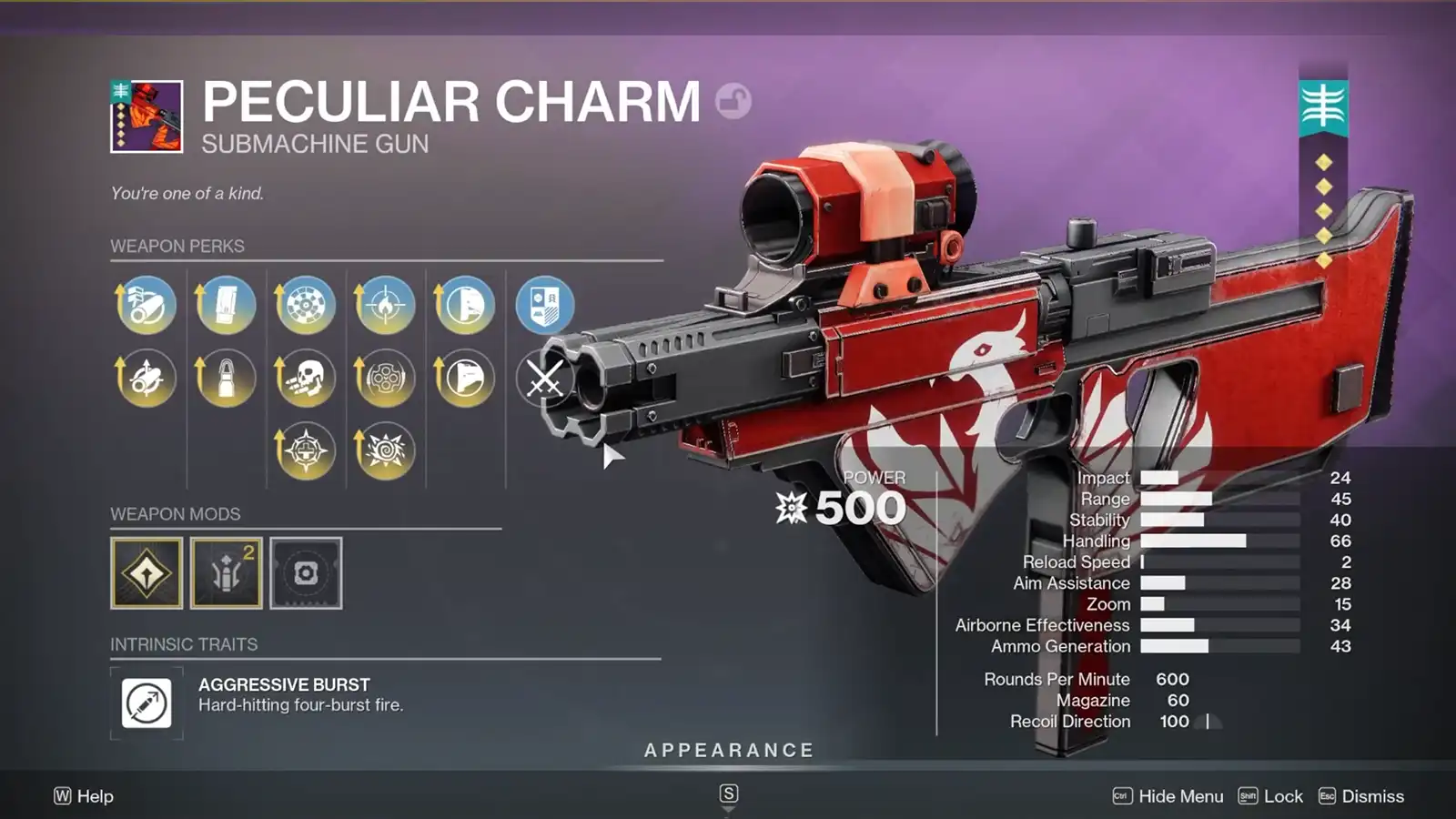Click the gold diamond kill tracker mod
The image size is (1456, 819).
[146, 573]
